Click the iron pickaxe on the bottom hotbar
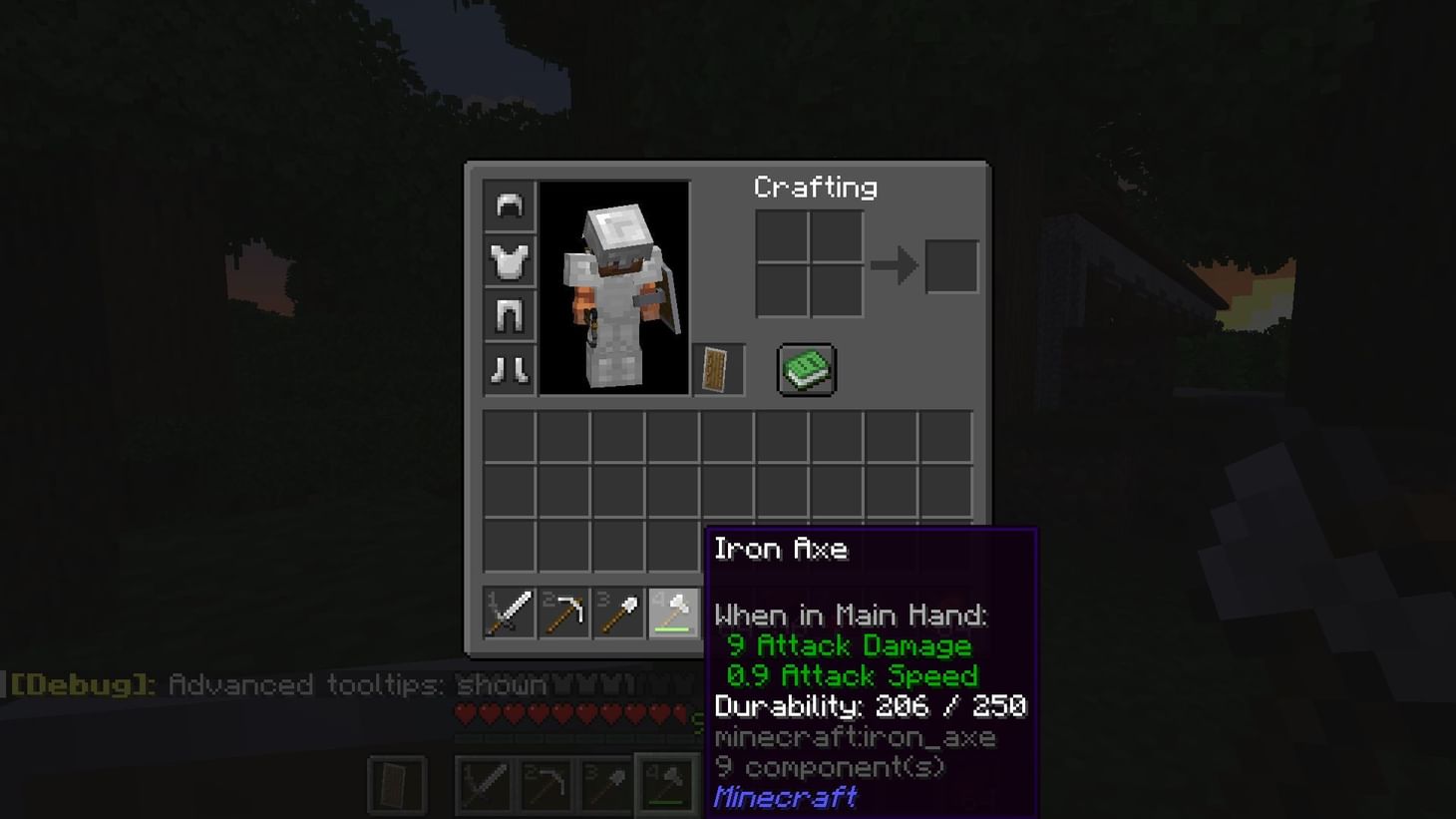Viewport: 1456px width, 819px height. point(545,784)
